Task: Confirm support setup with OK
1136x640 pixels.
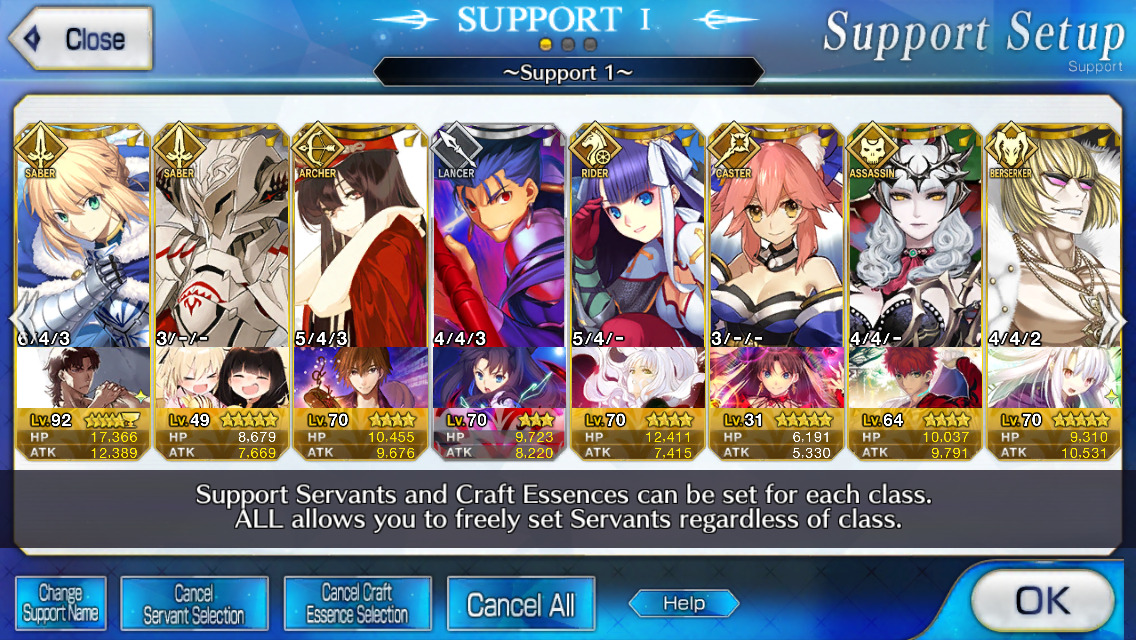Action: [x=1042, y=600]
